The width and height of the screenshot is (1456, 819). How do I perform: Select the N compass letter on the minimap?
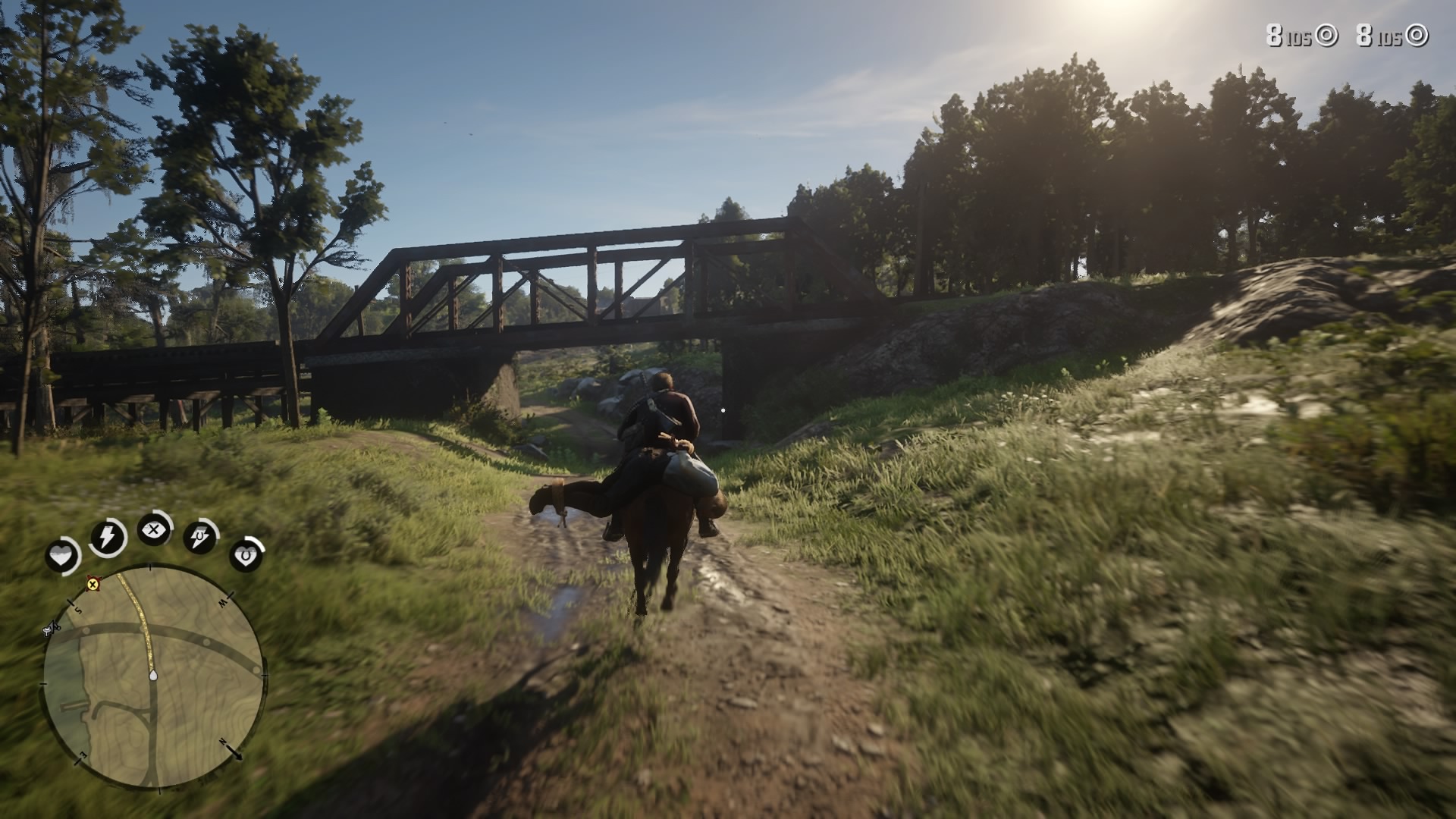pyautogui.click(x=224, y=741)
